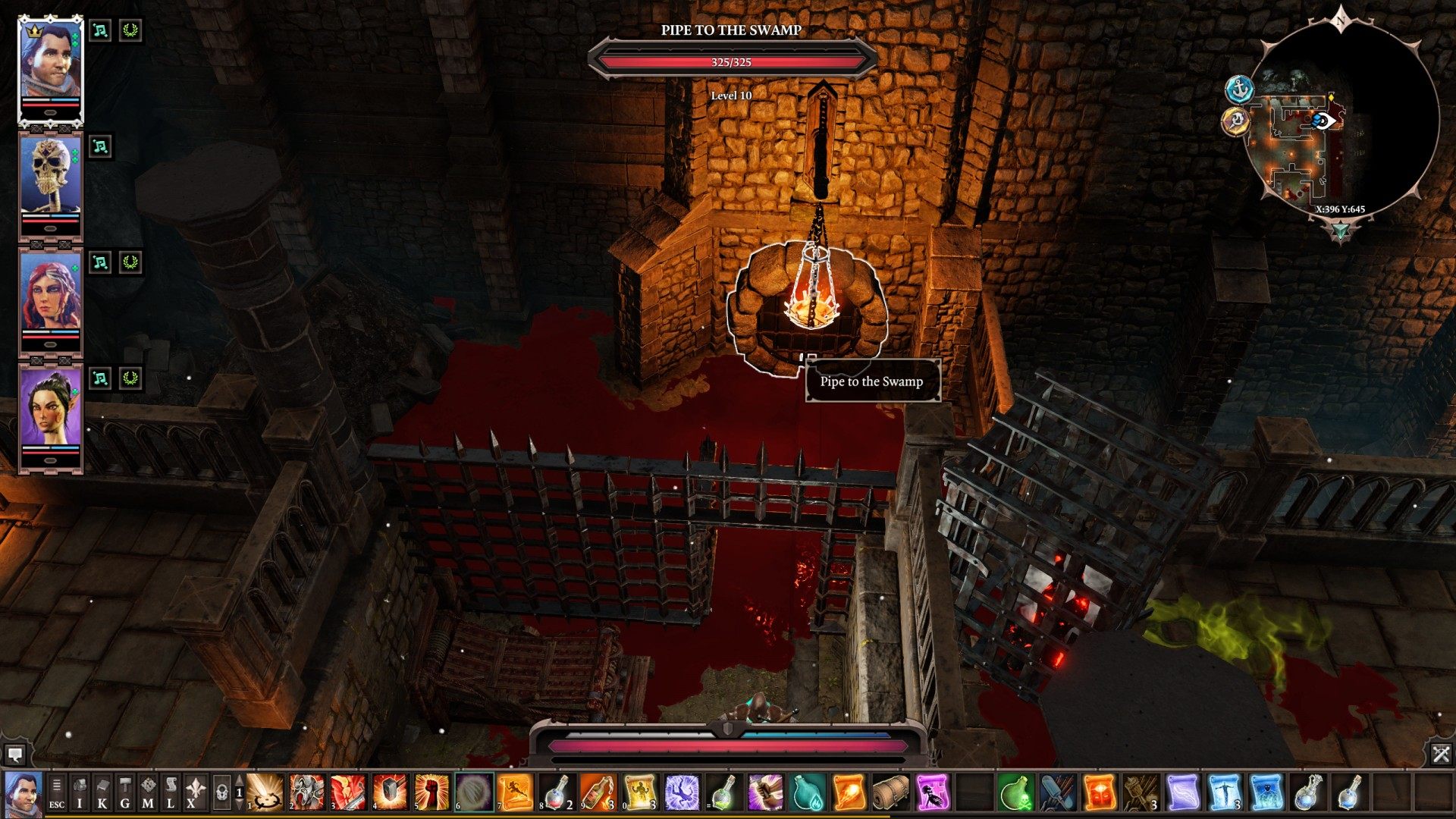Click the blue anchor waypoint button
The height and width of the screenshot is (819, 1456).
[x=1239, y=89]
